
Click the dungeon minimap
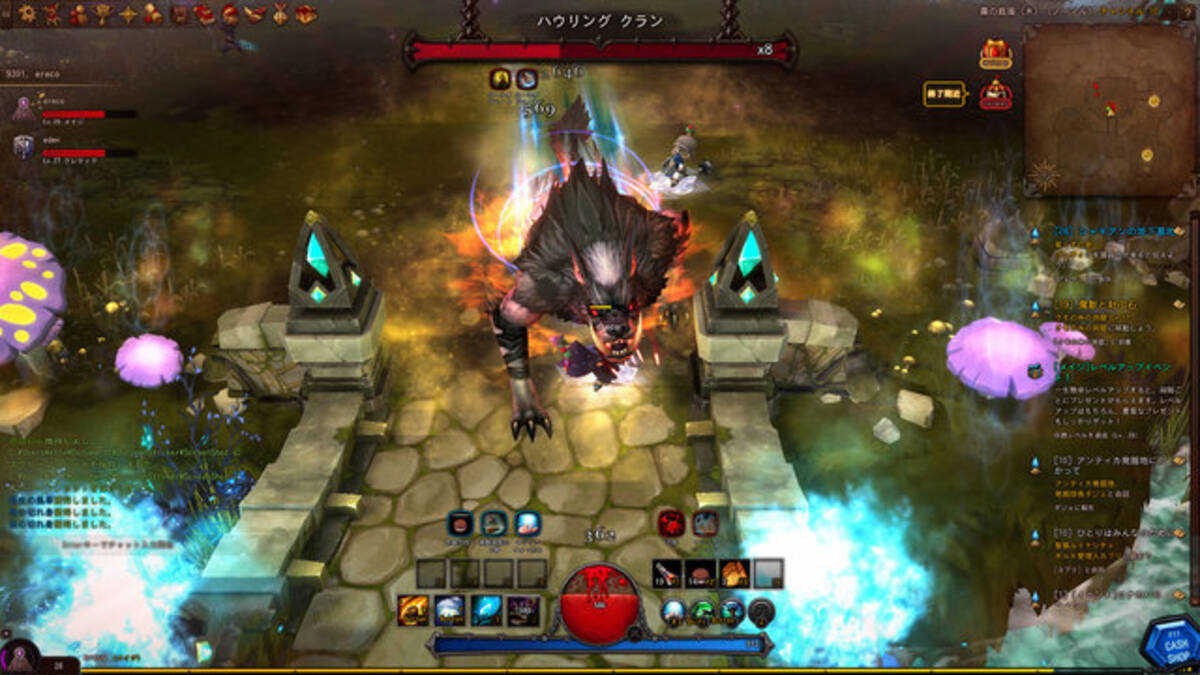click(1109, 108)
